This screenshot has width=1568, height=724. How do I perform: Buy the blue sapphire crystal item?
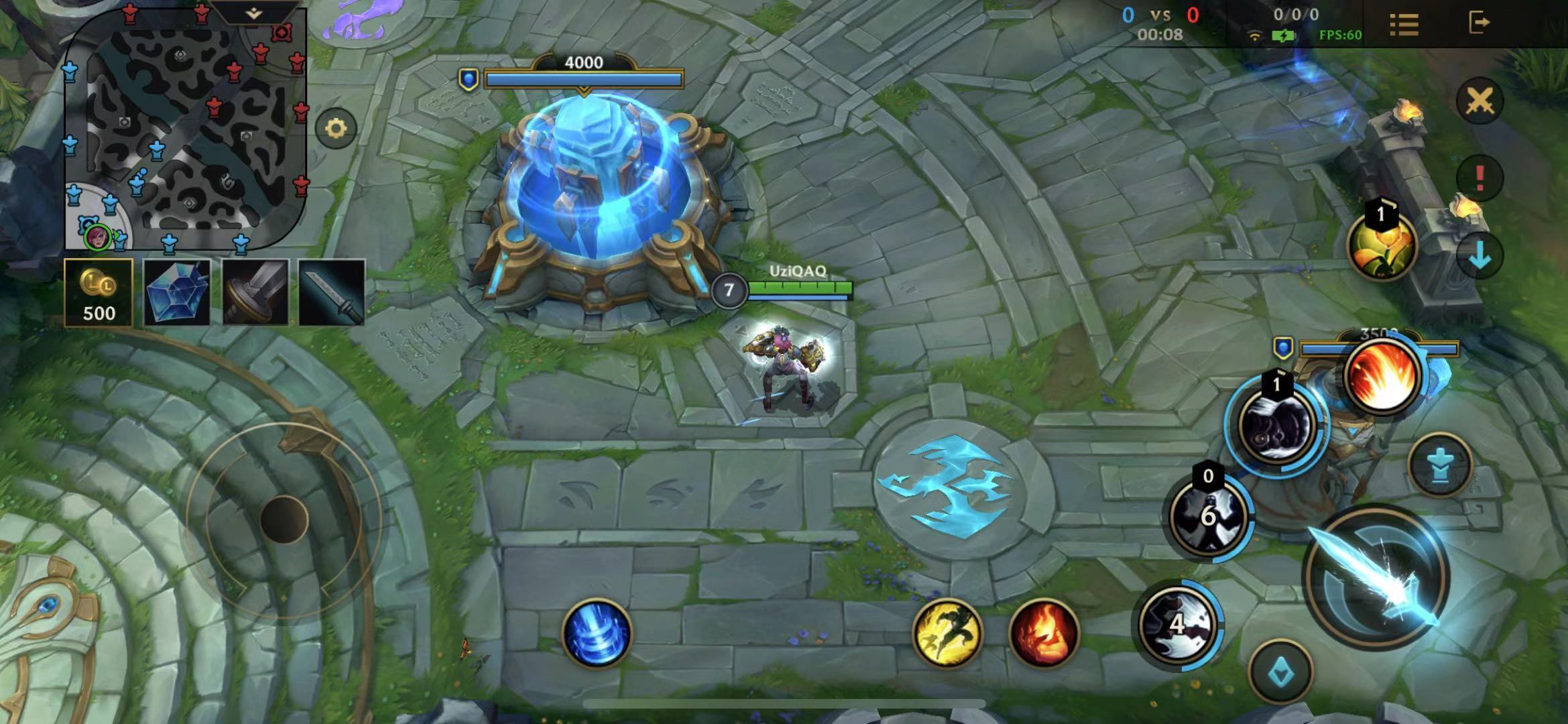177,293
